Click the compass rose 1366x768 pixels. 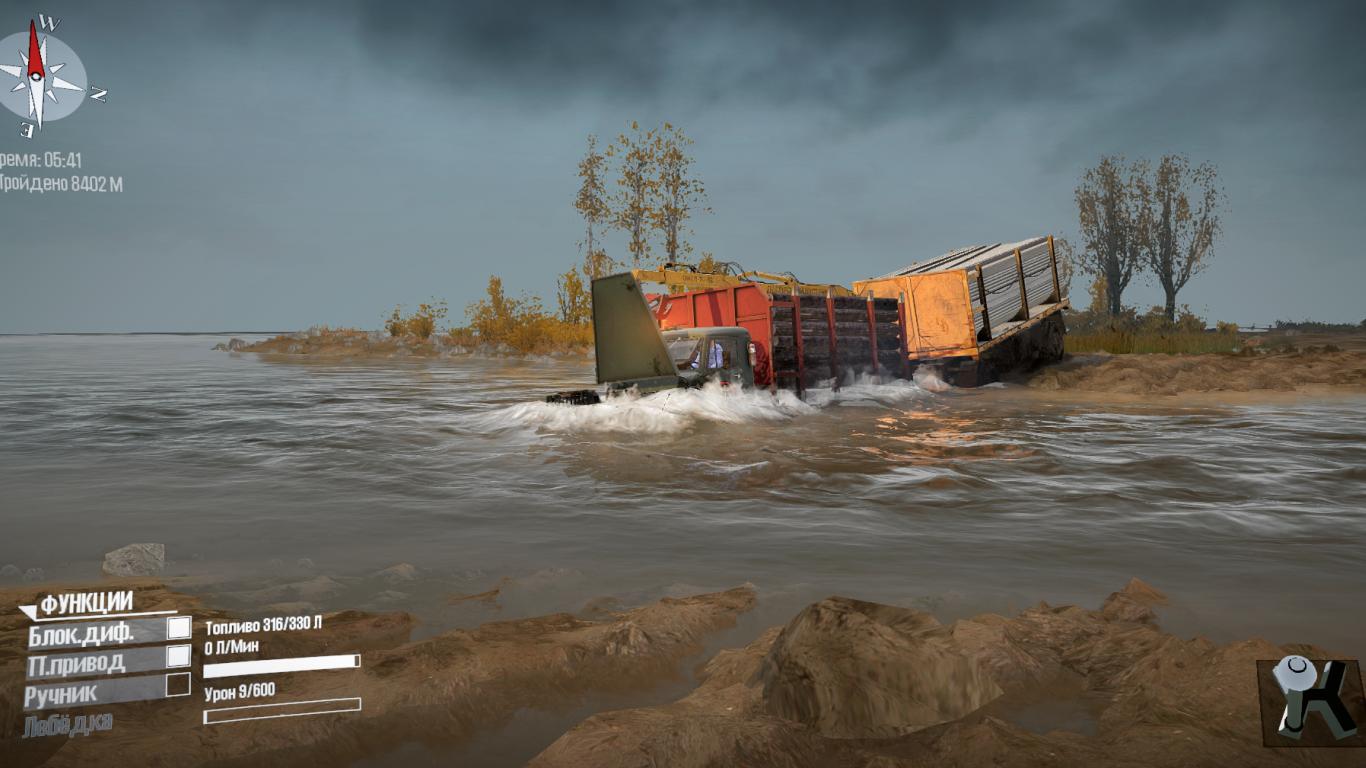click(x=38, y=78)
